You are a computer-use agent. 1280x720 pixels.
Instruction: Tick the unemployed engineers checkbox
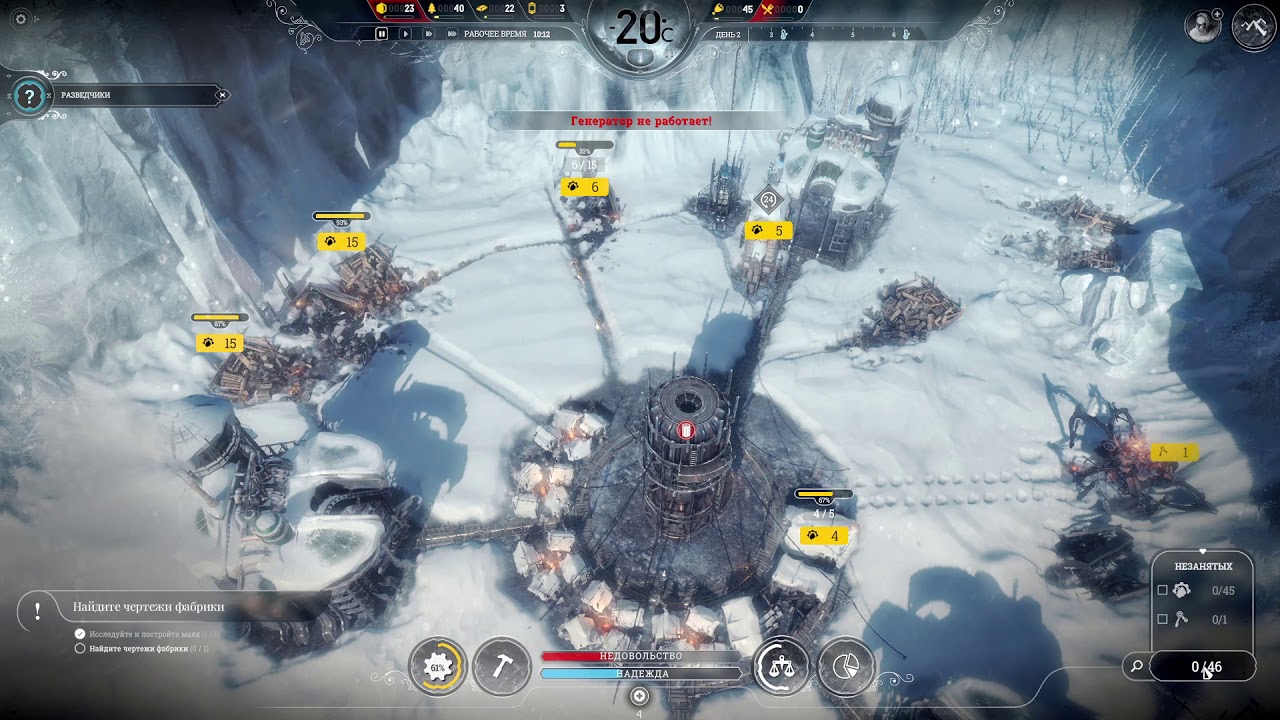click(x=1162, y=620)
